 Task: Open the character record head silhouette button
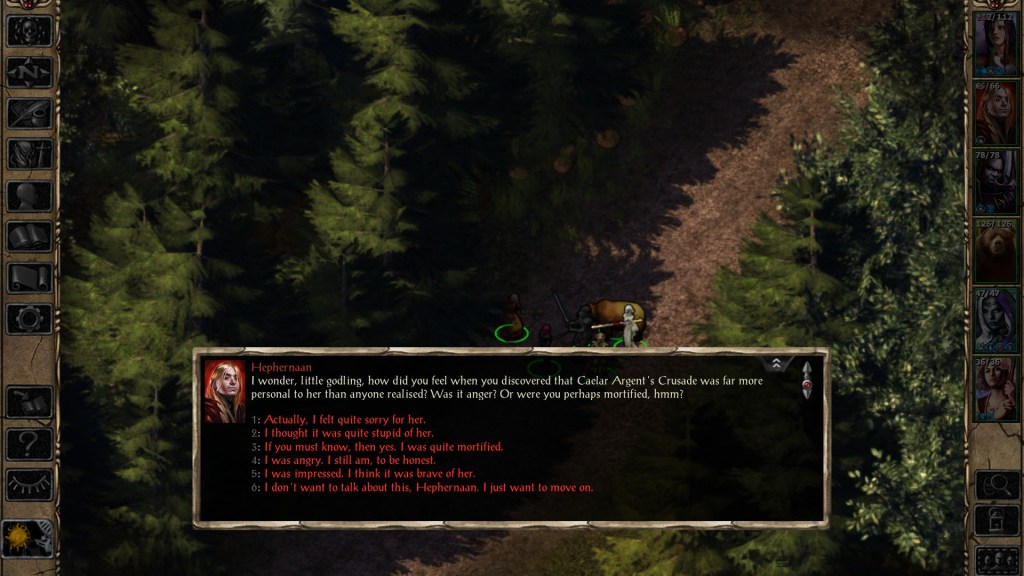pos(29,196)
